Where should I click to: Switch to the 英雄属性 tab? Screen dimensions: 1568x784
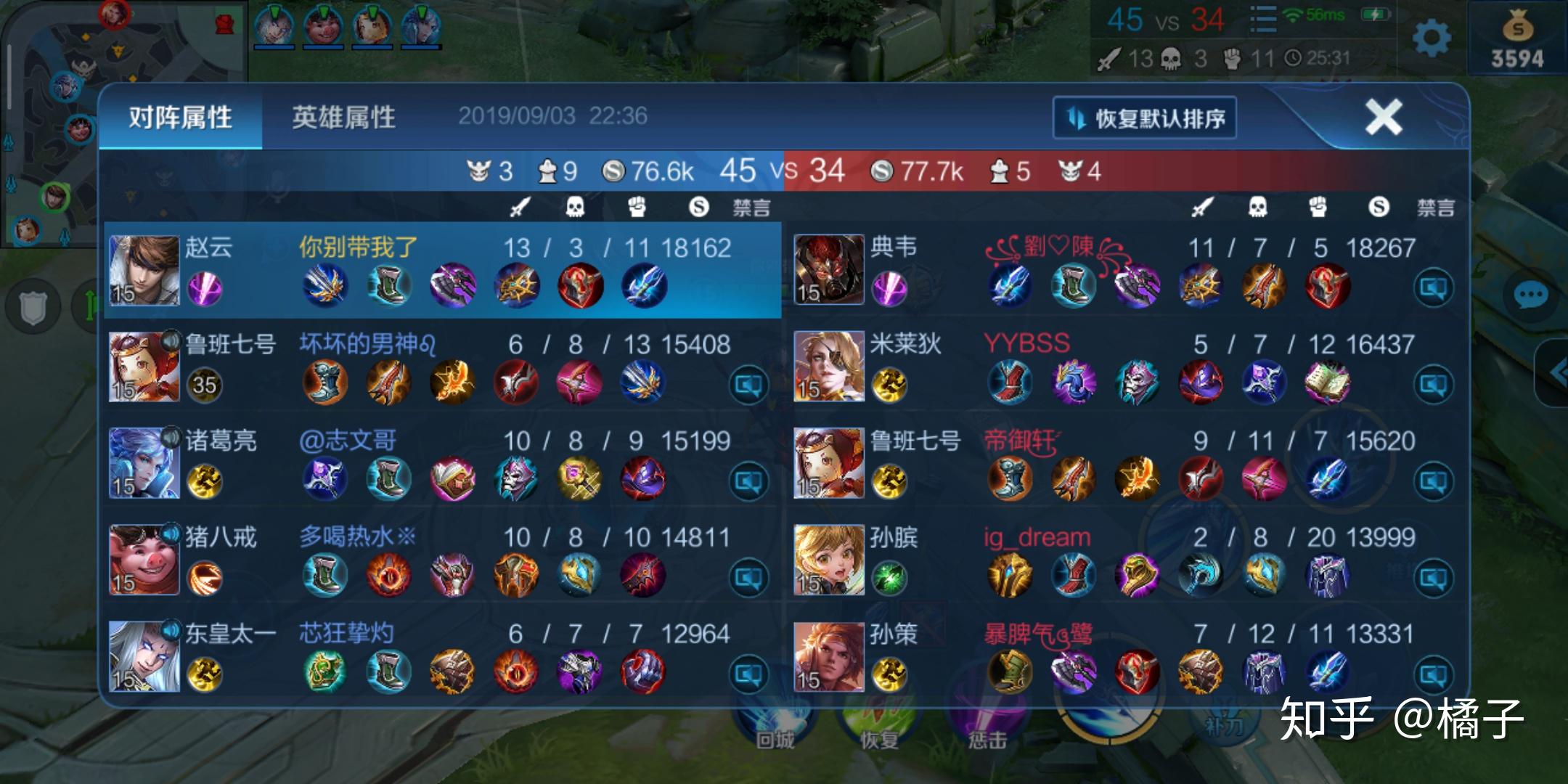(x=343, y=117)
